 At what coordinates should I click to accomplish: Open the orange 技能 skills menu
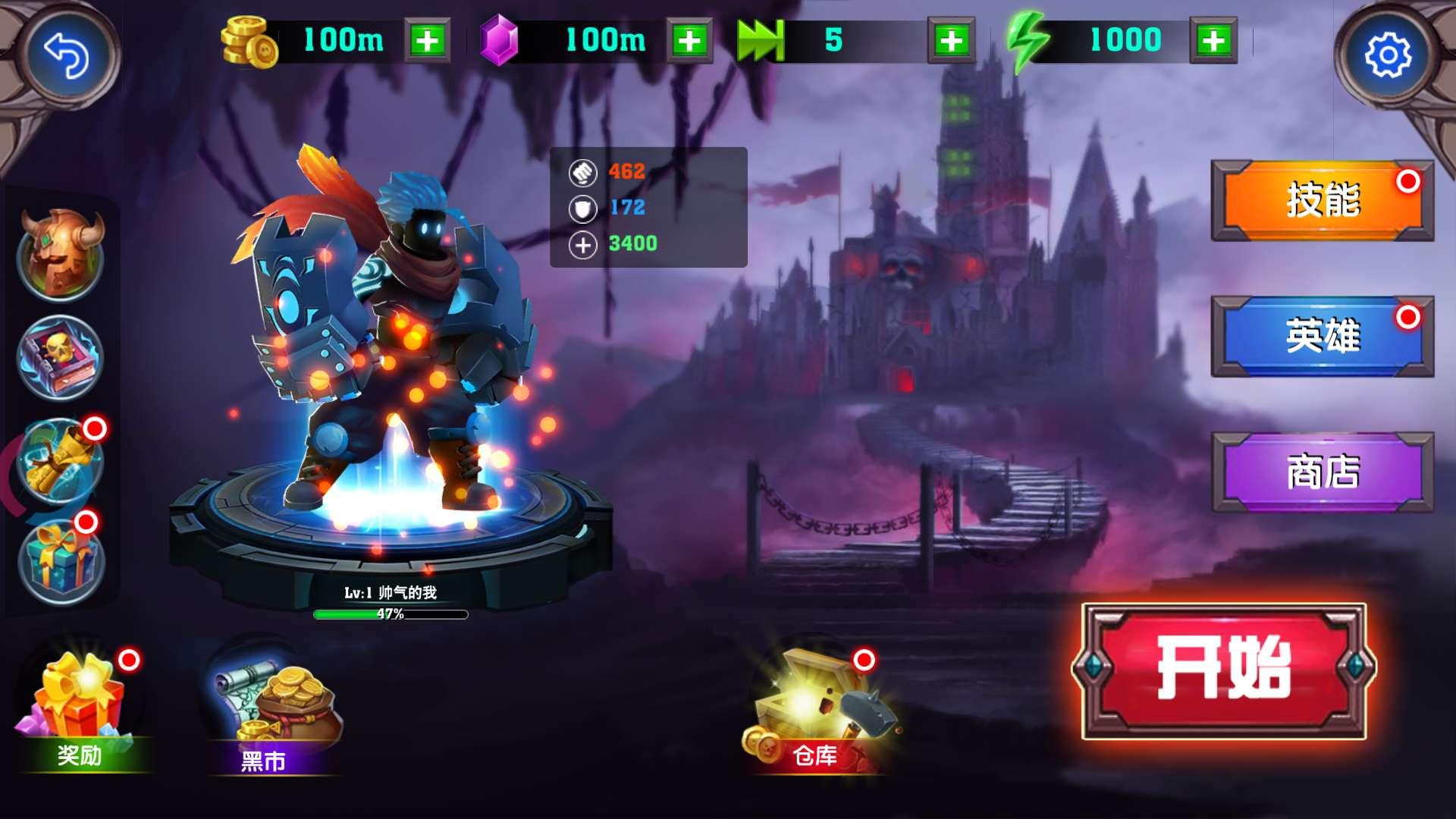pos(1322,200)
